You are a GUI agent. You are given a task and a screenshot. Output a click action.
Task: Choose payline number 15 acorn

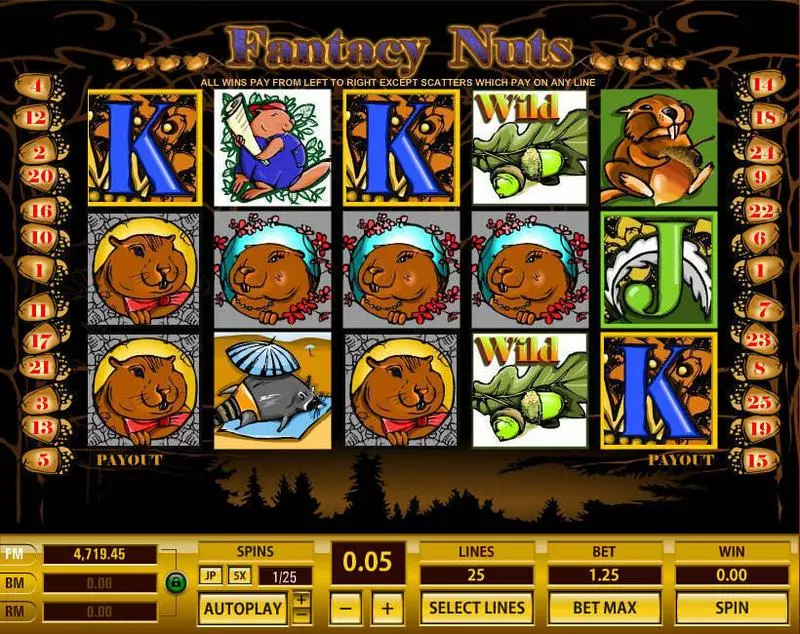pos(762,461)
